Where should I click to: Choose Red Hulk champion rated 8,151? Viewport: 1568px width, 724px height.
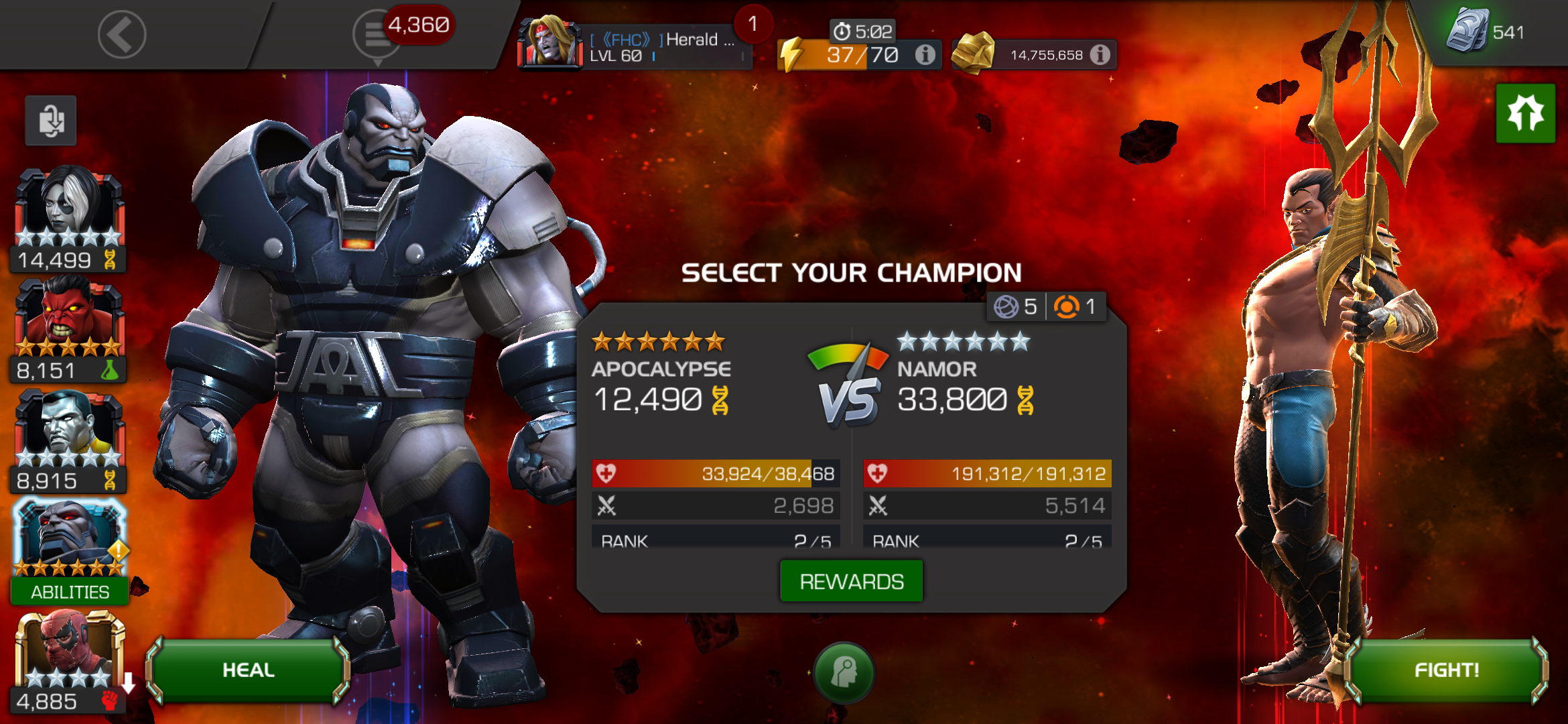(68, 330)
